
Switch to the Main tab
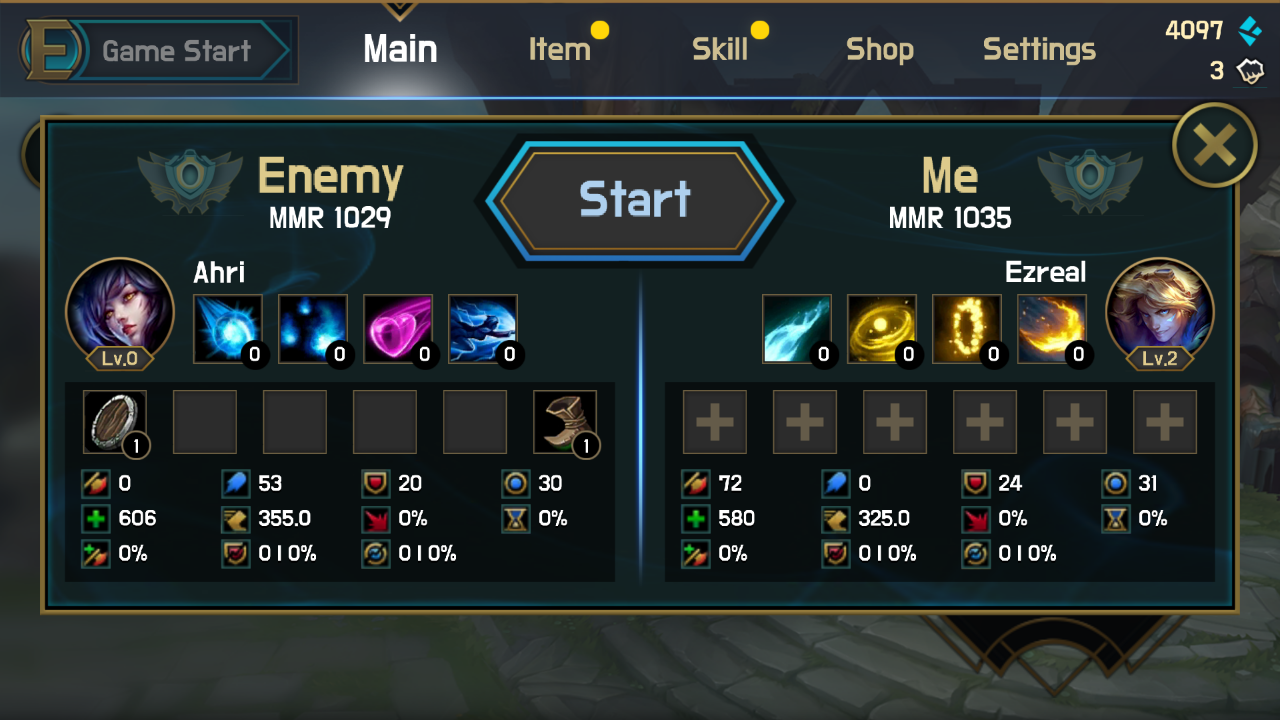click(x=400, y=49)
